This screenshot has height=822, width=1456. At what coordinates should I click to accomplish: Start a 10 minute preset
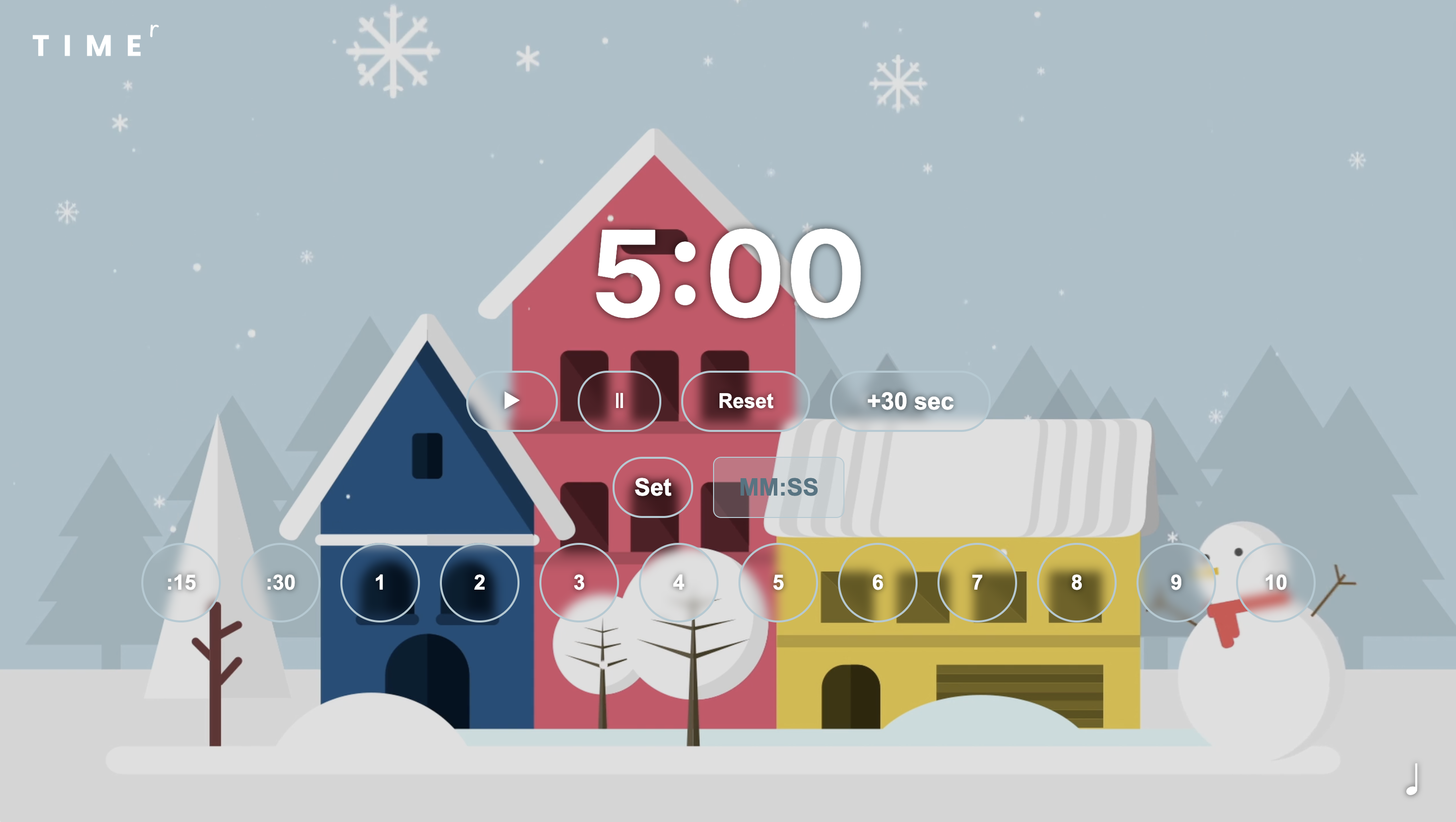[x=1276, y=582]
